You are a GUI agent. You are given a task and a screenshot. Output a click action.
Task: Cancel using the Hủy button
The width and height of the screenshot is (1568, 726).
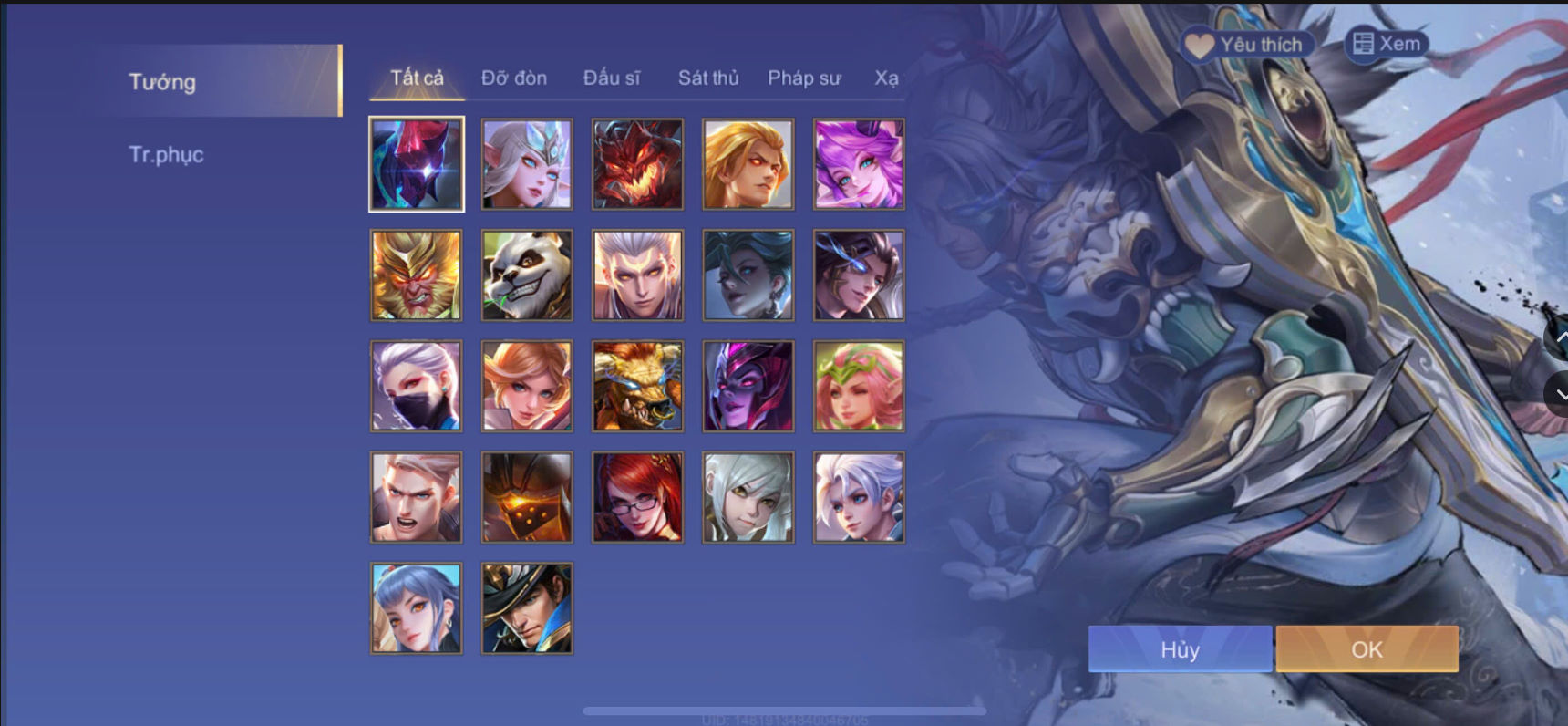1180,649
